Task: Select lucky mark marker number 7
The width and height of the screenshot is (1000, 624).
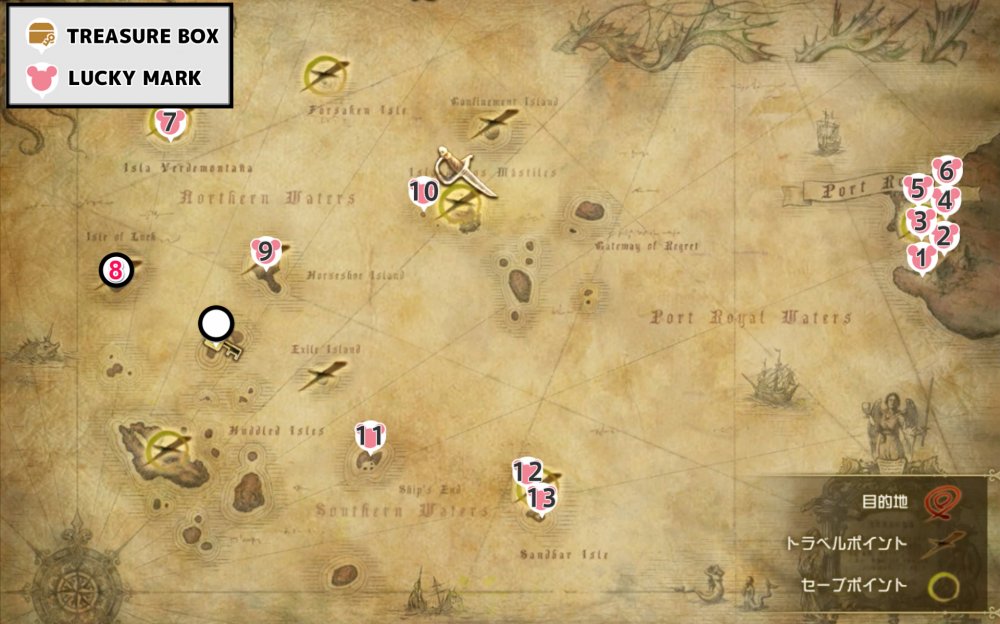Action: tap(169, 123)
